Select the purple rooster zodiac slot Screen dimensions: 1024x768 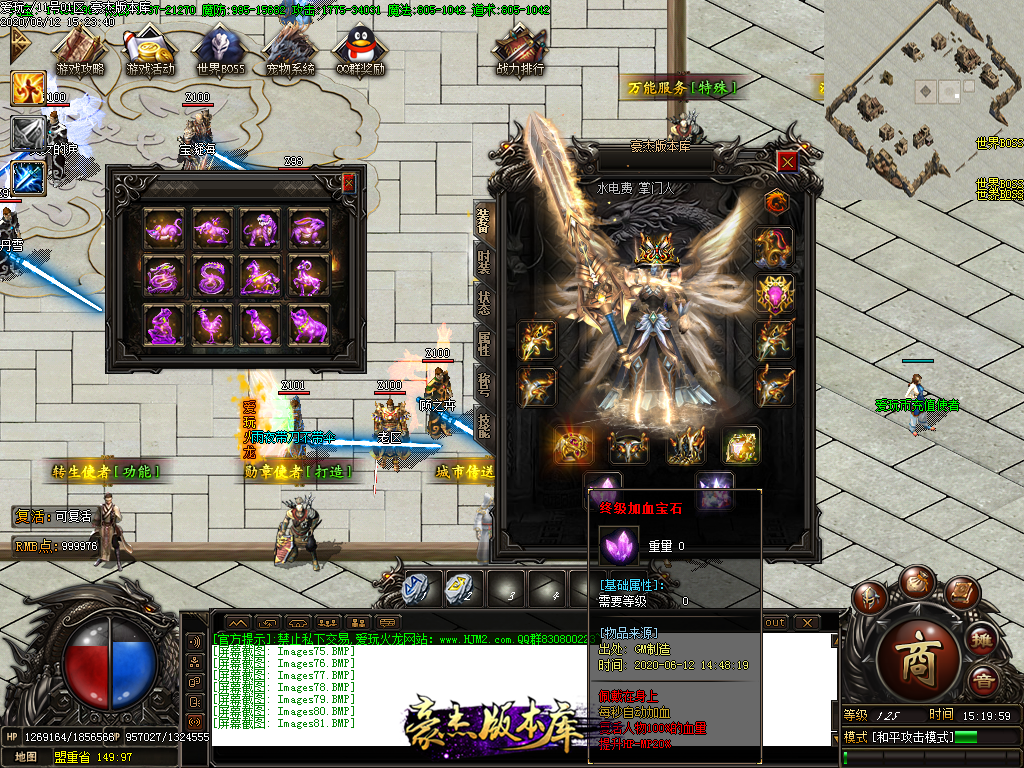coord(210,325)
